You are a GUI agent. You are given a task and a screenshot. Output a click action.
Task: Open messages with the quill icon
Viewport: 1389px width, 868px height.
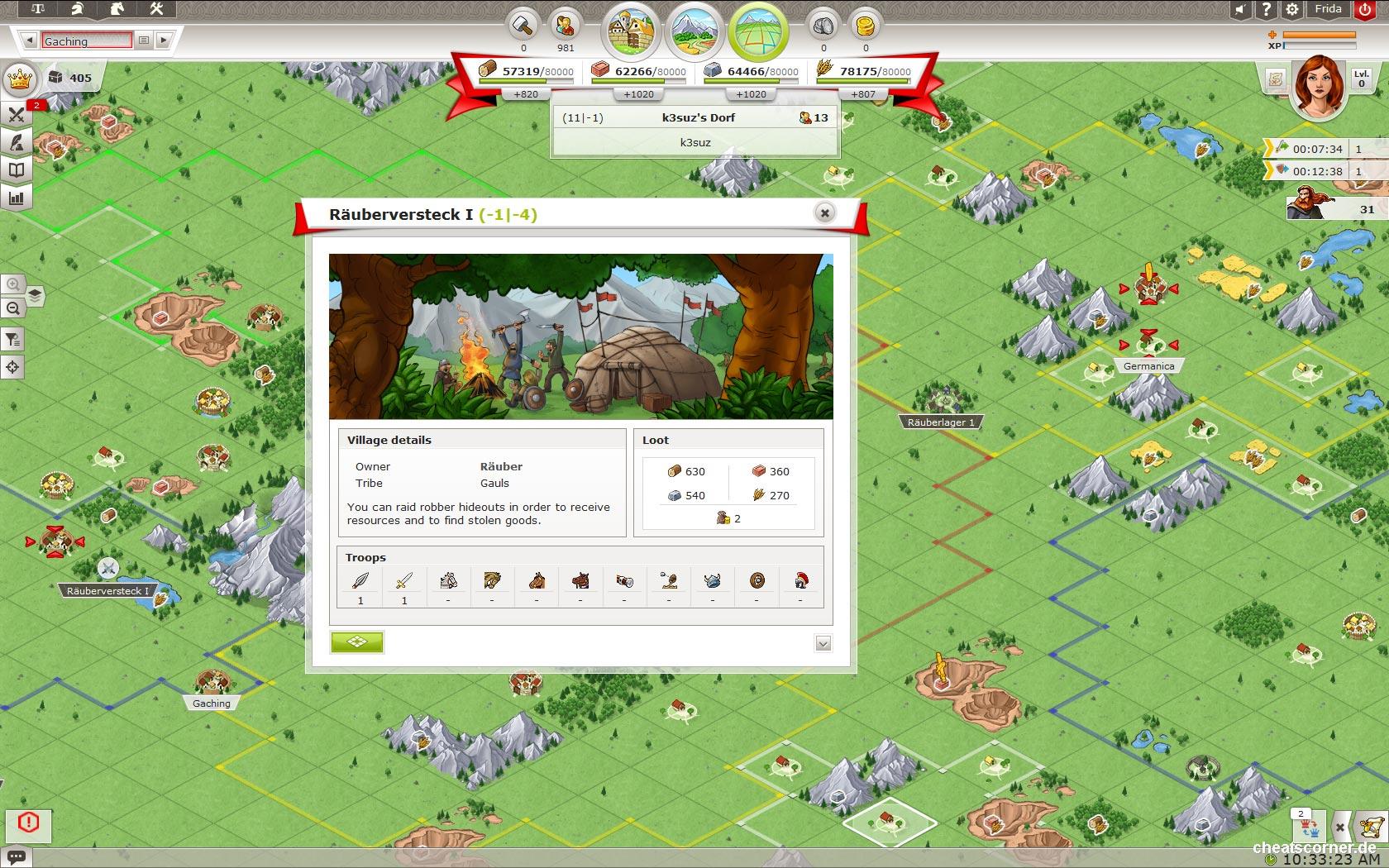[16, 142]
